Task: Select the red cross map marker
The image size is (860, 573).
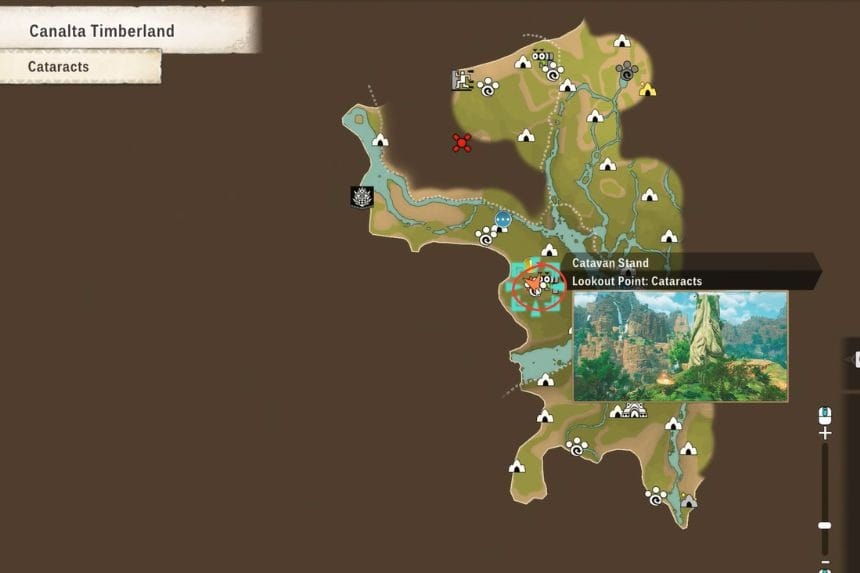Action: tap(461, 142)
